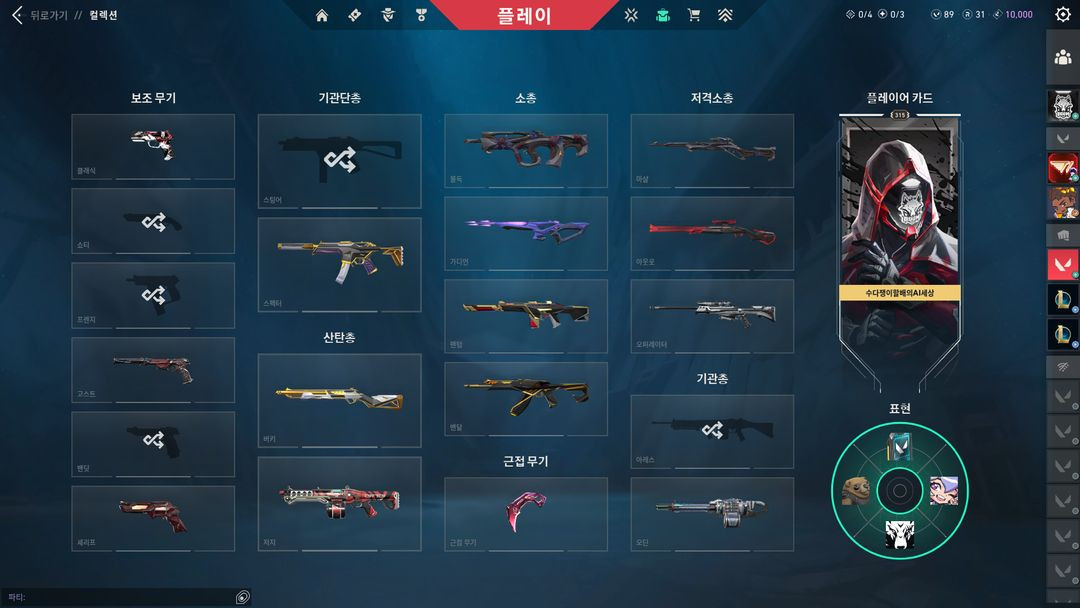Select the 가디언 rifle slot
The width and height of the screenshot is (1080, 608).
(x=526, y=232)
